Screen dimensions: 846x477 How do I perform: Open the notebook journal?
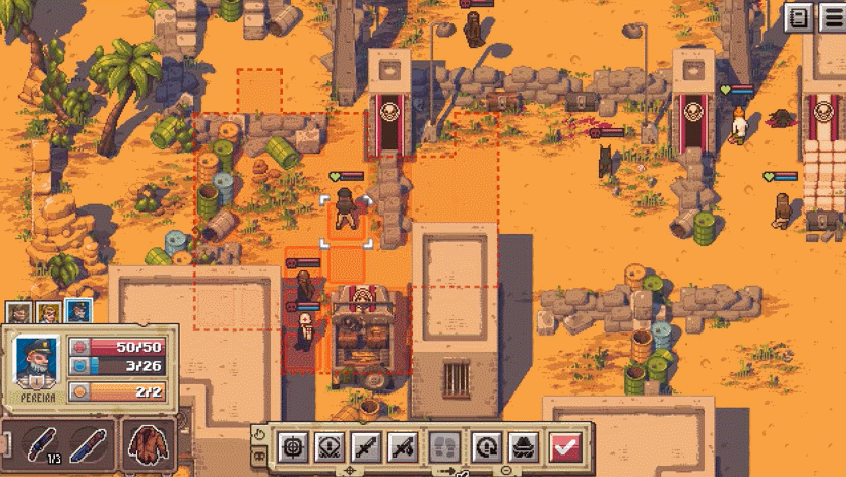[x=799, y=17]
